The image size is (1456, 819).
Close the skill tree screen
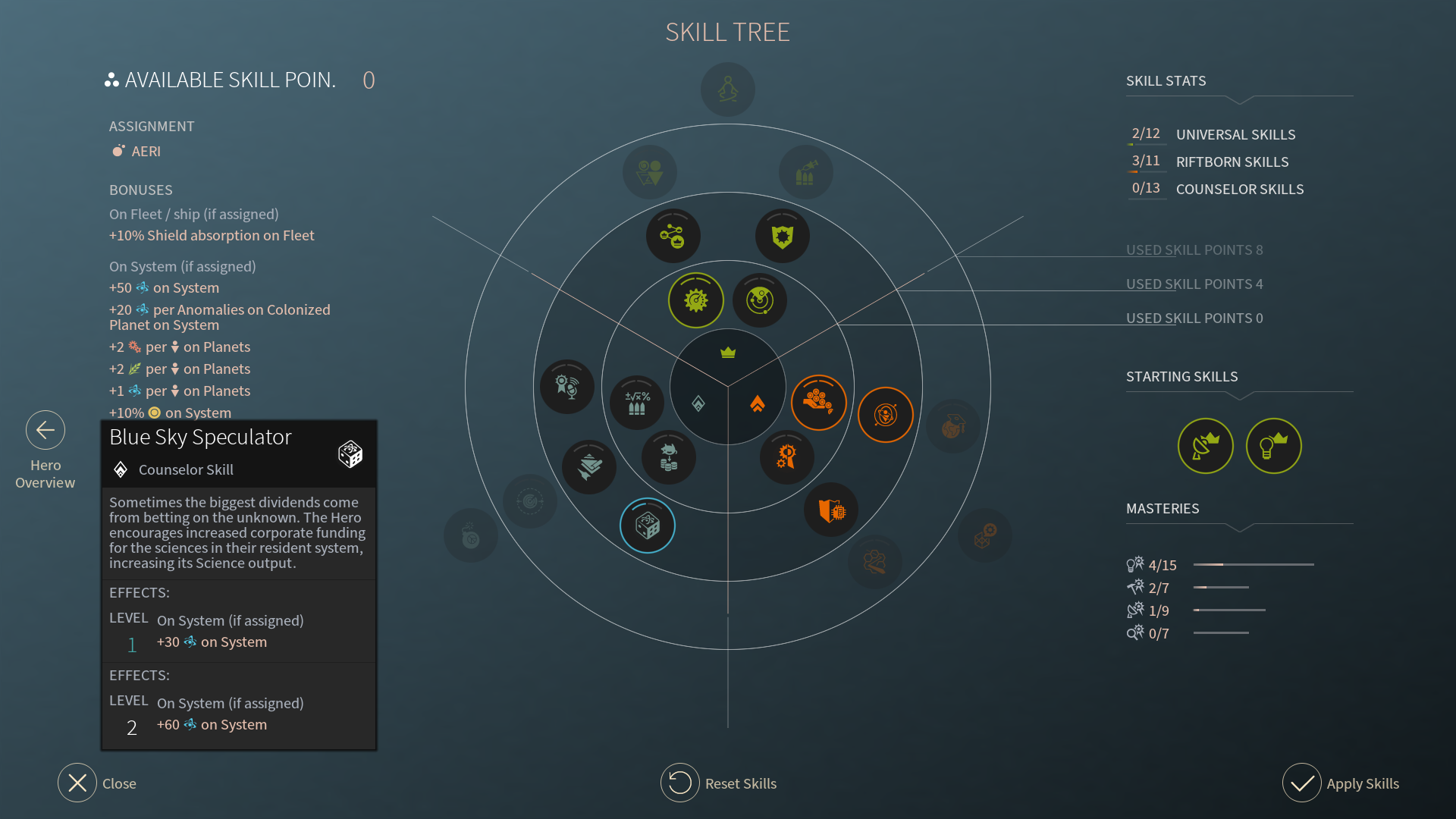[x=77, y=783]
